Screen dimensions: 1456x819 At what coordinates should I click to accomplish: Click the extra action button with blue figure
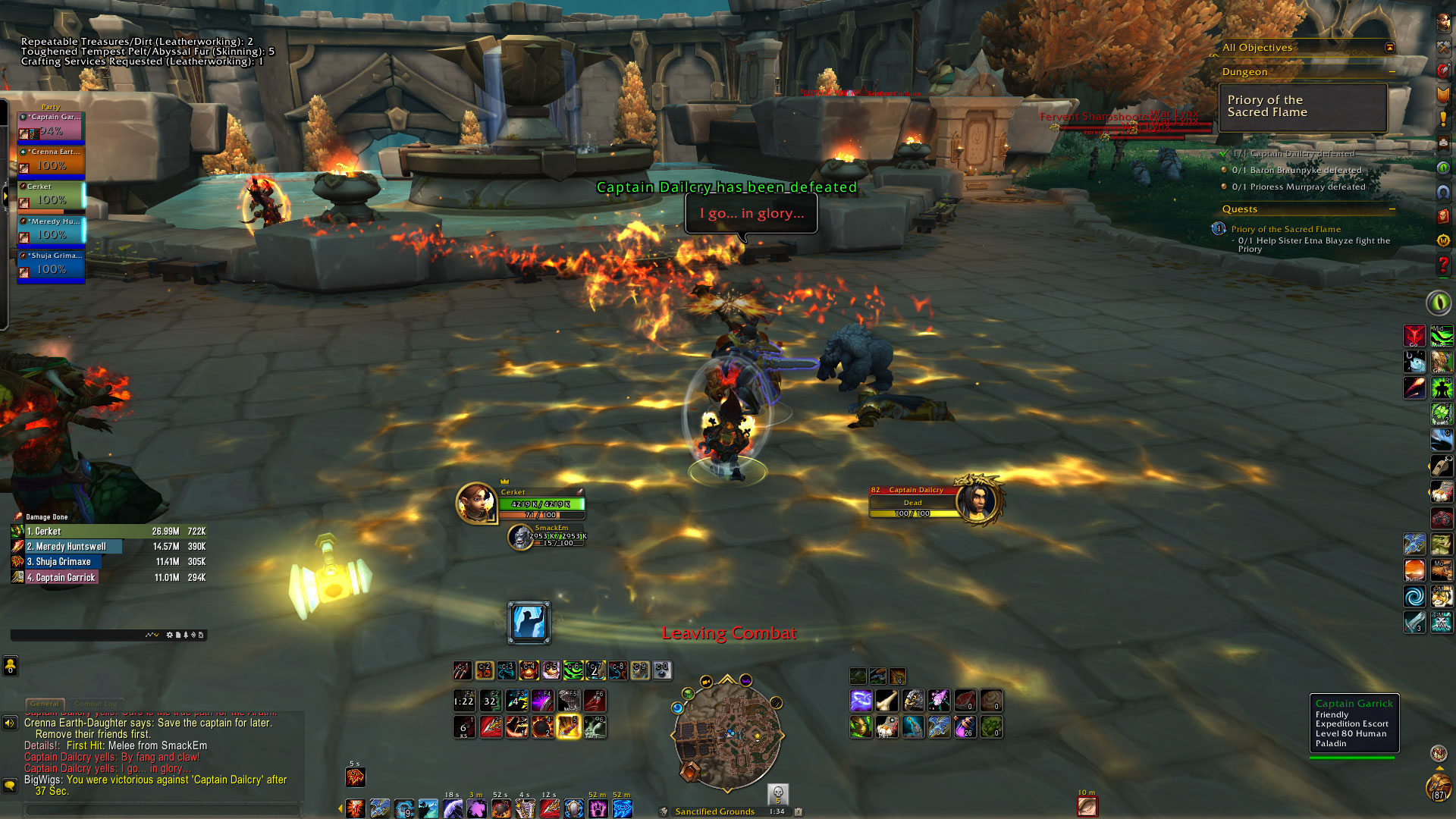pos(529,623)
